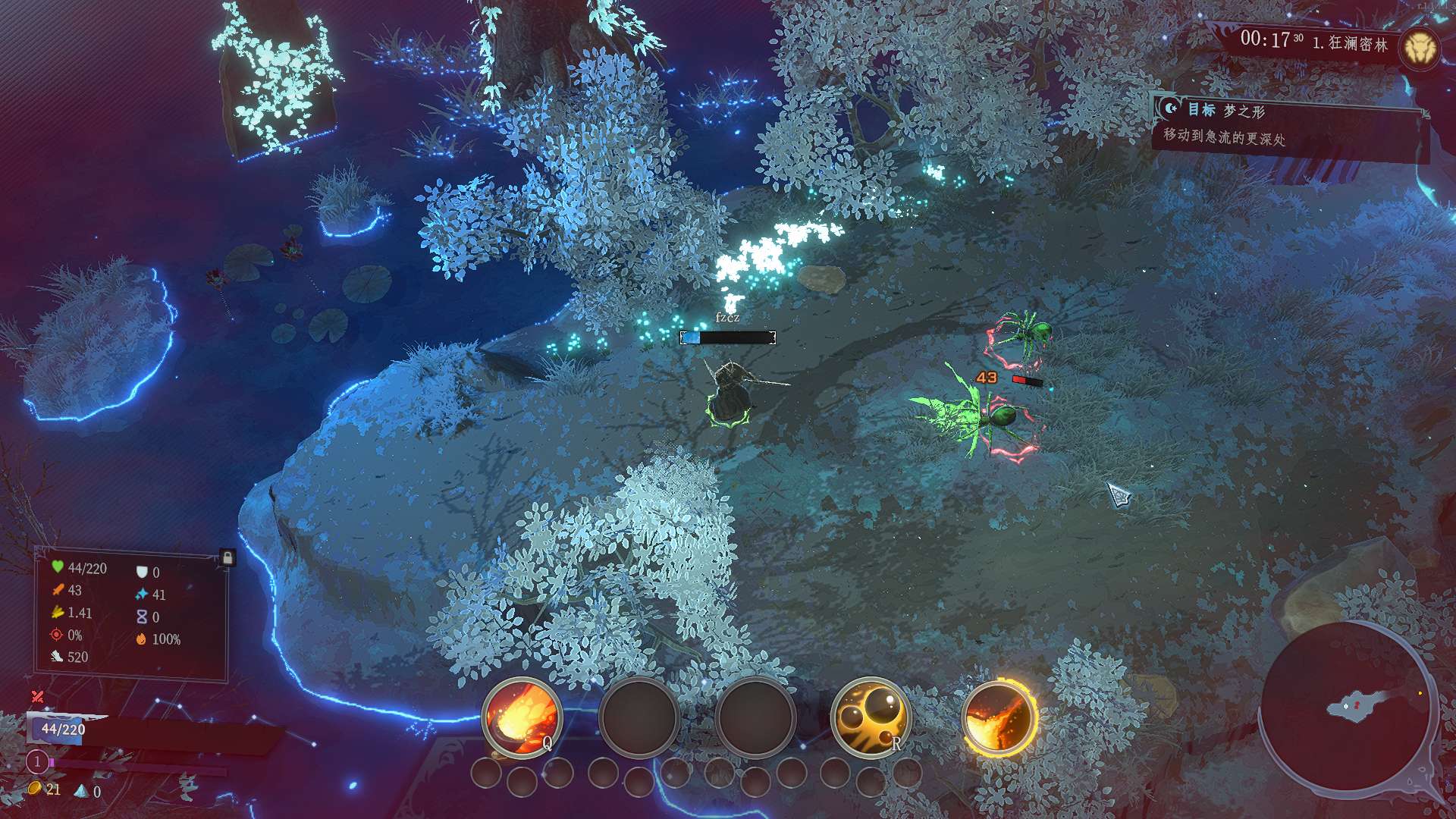
Task: Select the level 1 badge icon
Action: [37, 761]
